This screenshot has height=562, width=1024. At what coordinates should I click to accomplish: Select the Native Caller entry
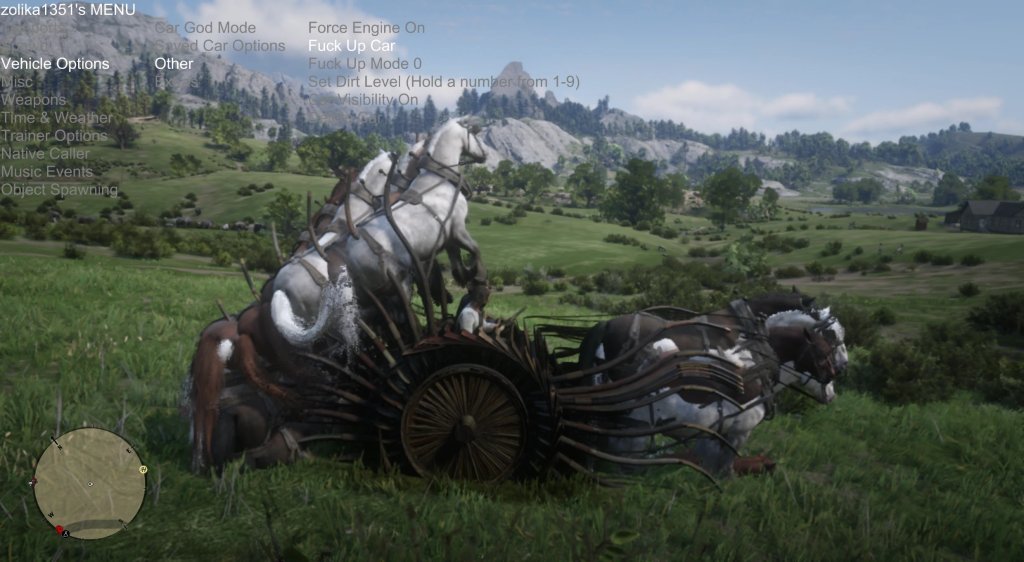pyautogui.click(x=45, y=154)
